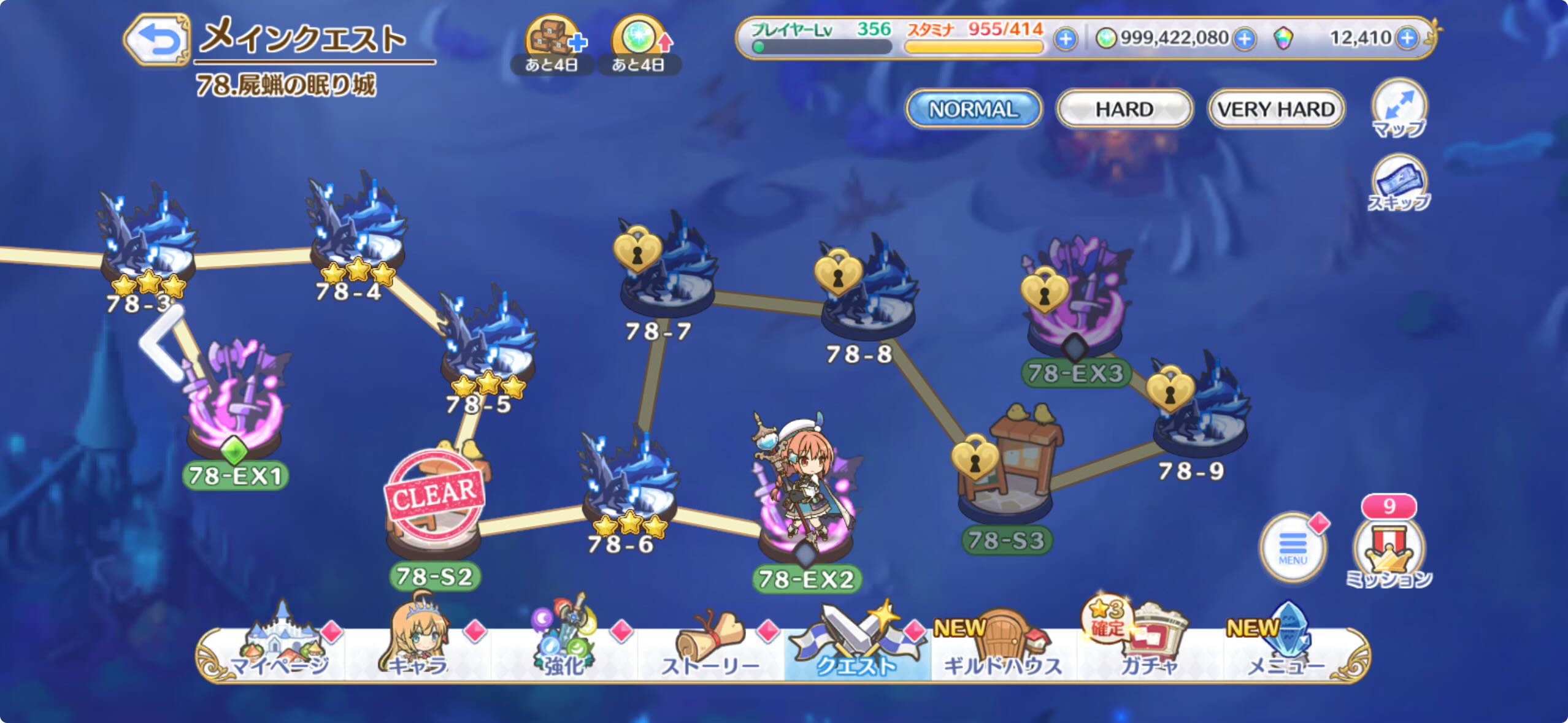The image size is (1568, 723).
Task: Open the enhancement menu in bottom bar
Action: coord(563,650)
